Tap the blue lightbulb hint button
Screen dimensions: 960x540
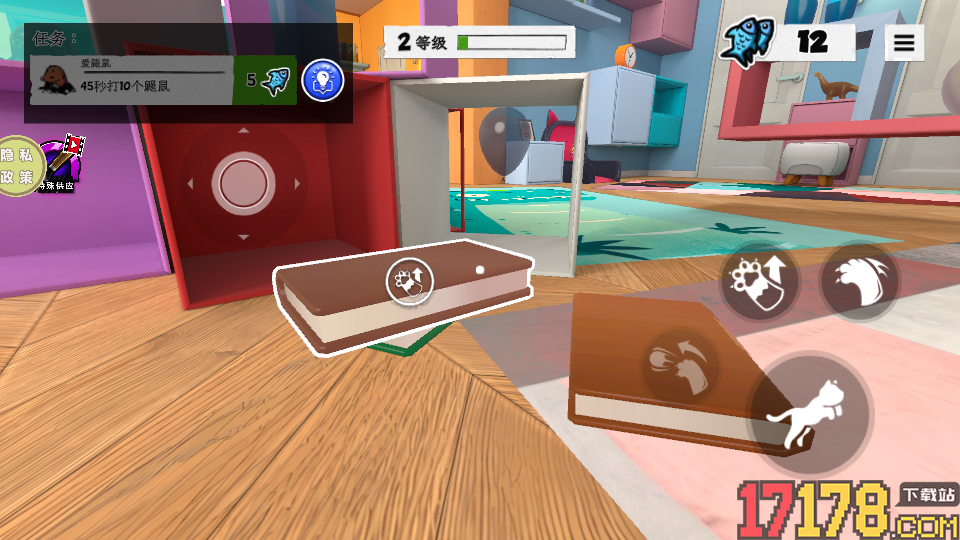coord(322,80)
